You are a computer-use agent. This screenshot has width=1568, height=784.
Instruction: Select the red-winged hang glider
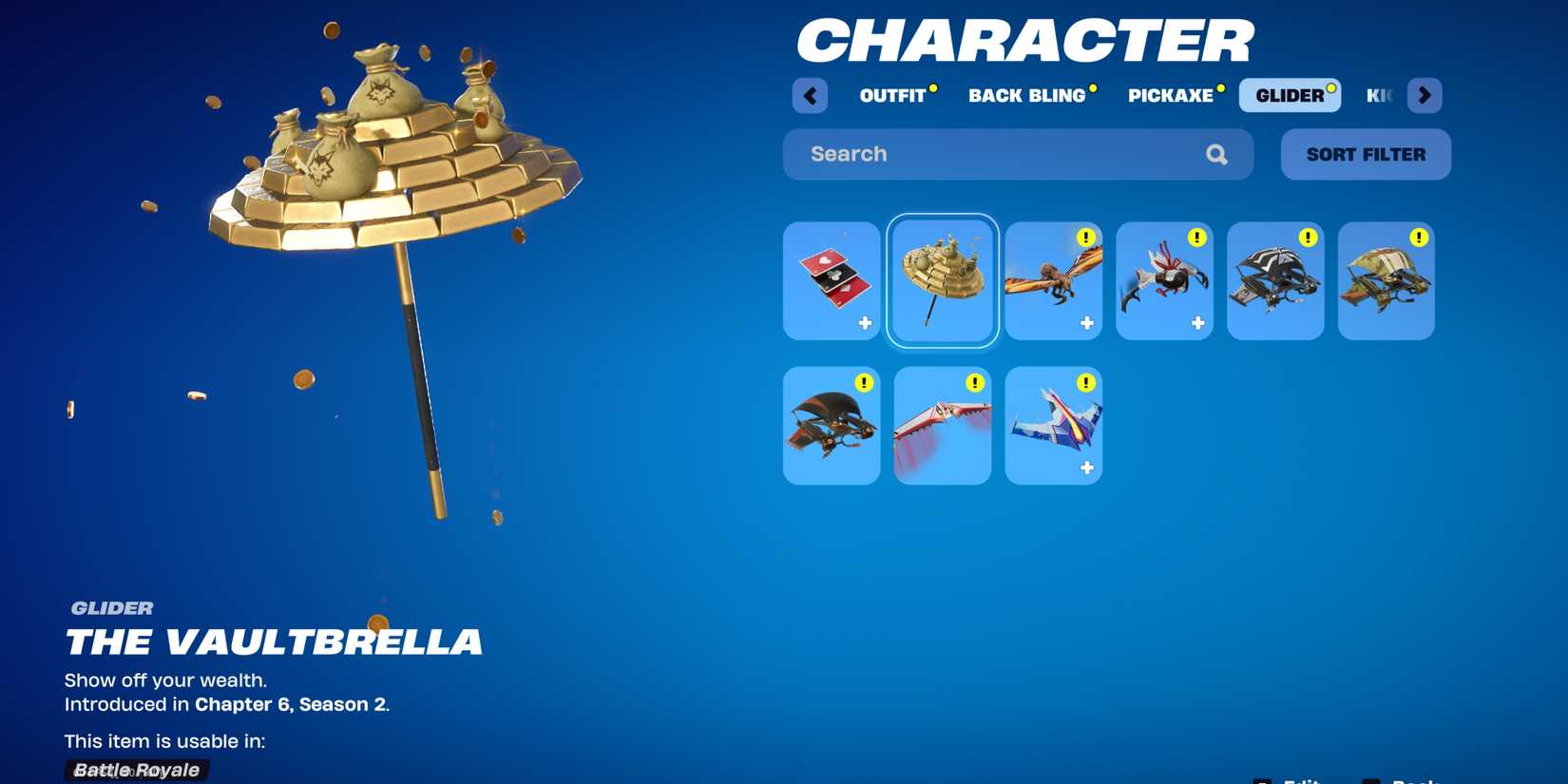tap(942, 425)
